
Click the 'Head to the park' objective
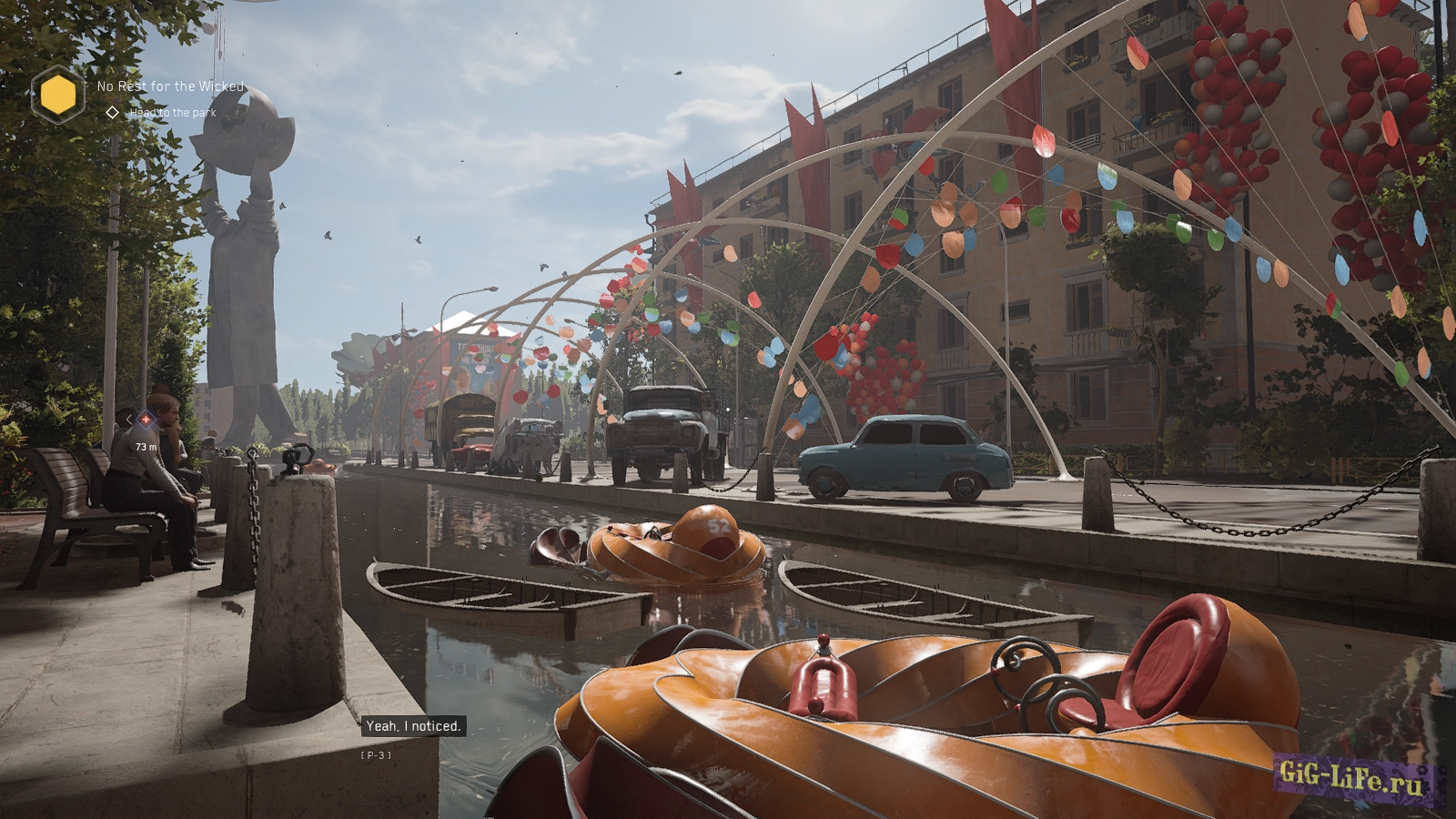coord(172,113)
